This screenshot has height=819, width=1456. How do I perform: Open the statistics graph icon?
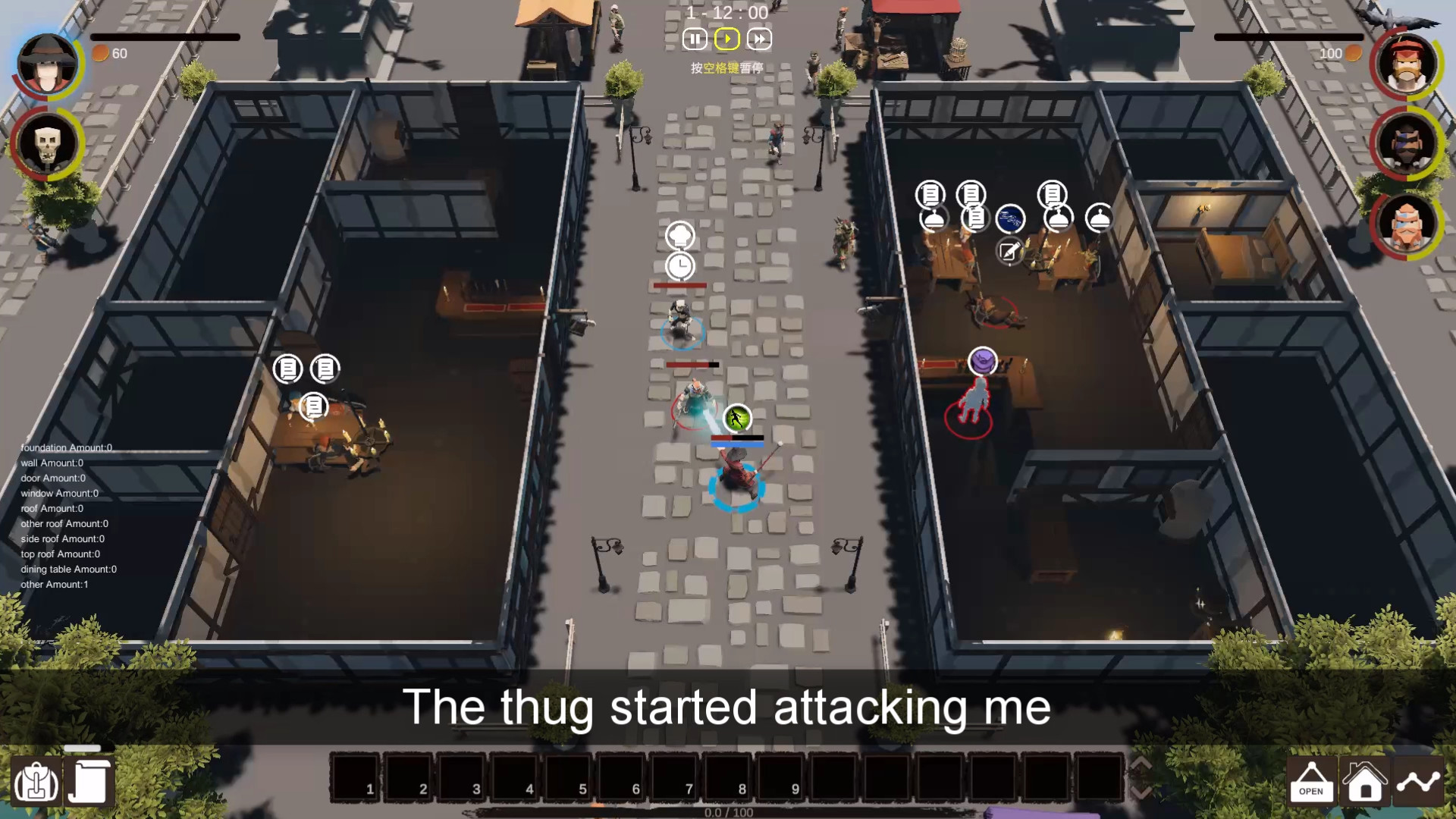pos(1420,781)
